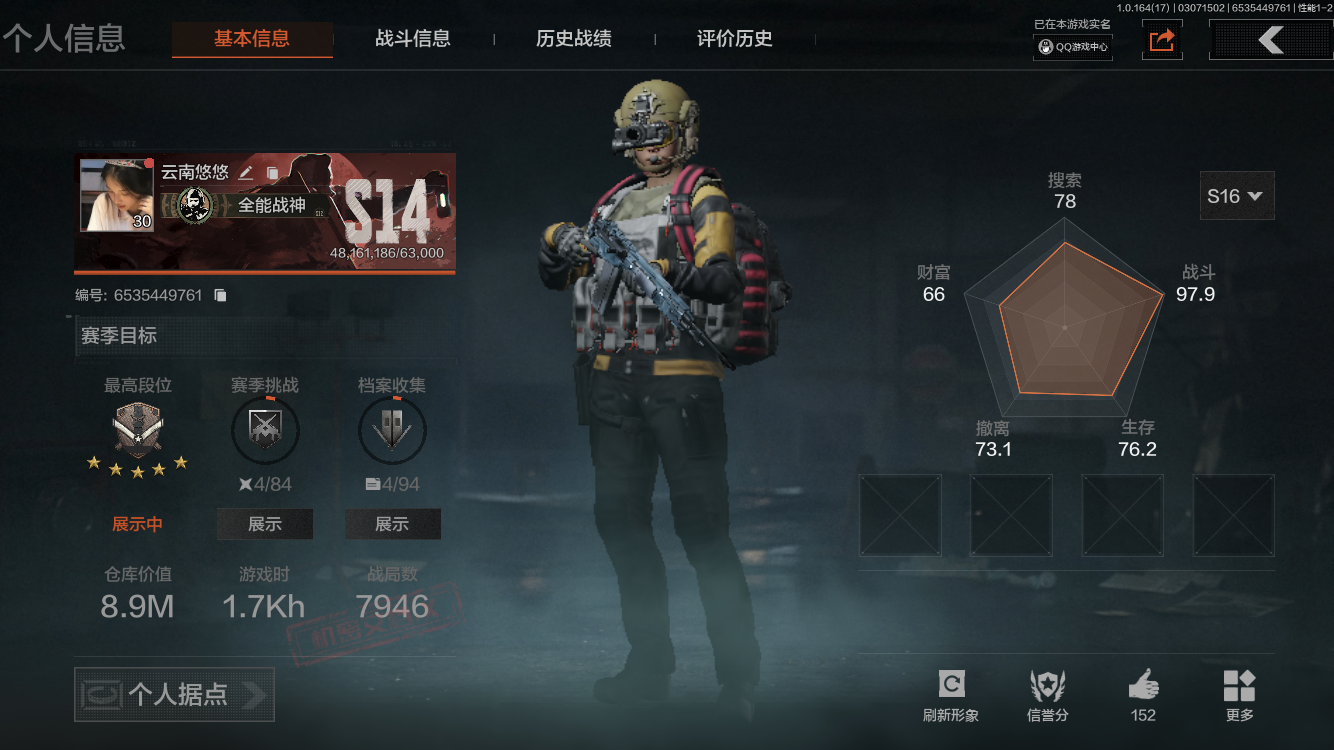Click the copy icon next to 编号 6535449761
1334x750 pixels.
click(221, 294)
